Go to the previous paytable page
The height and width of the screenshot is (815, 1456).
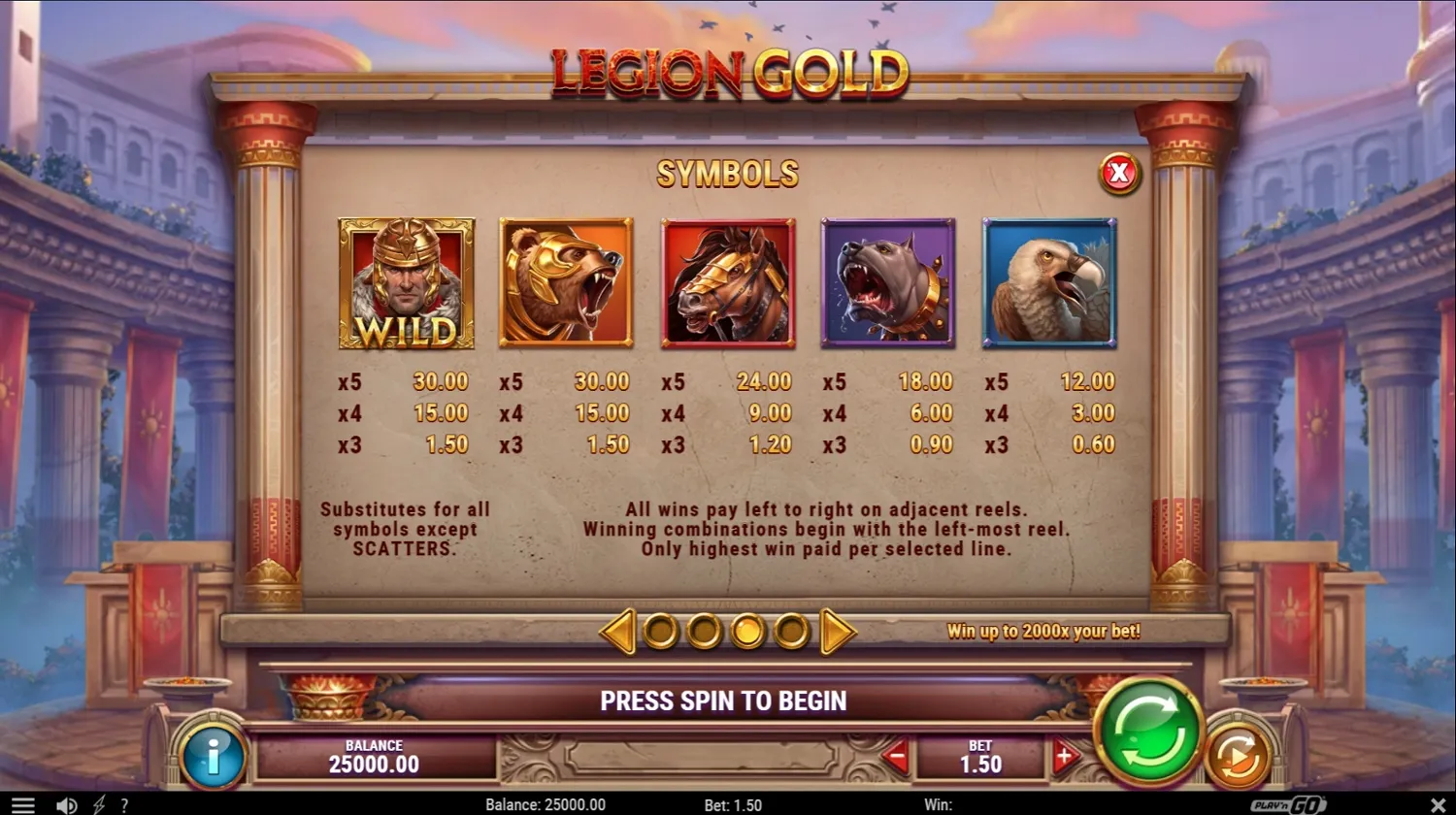(x=617, y=632)
